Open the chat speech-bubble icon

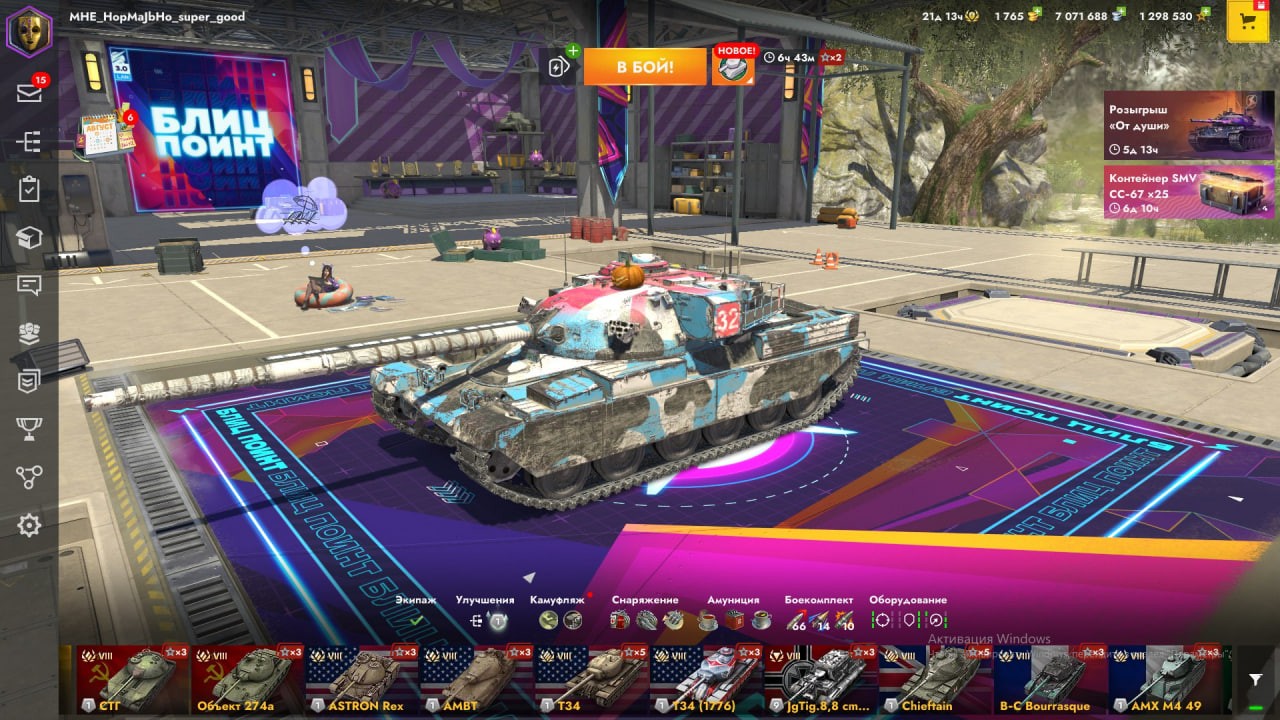tap(29, 286)
